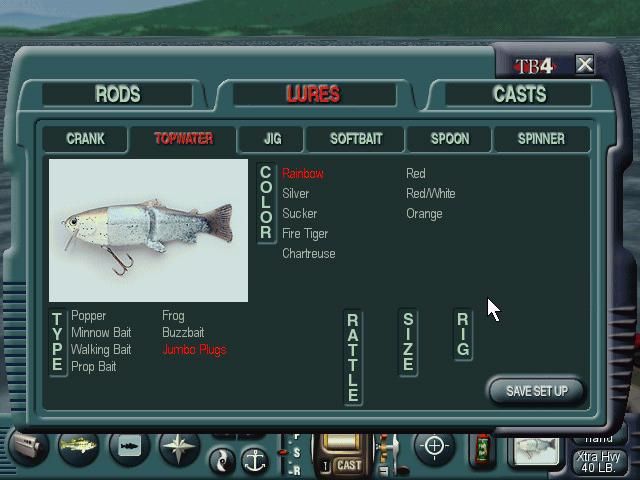Close the tackle box window
The width and height of the screenshot is (640, 480).
tap(585, 65)
